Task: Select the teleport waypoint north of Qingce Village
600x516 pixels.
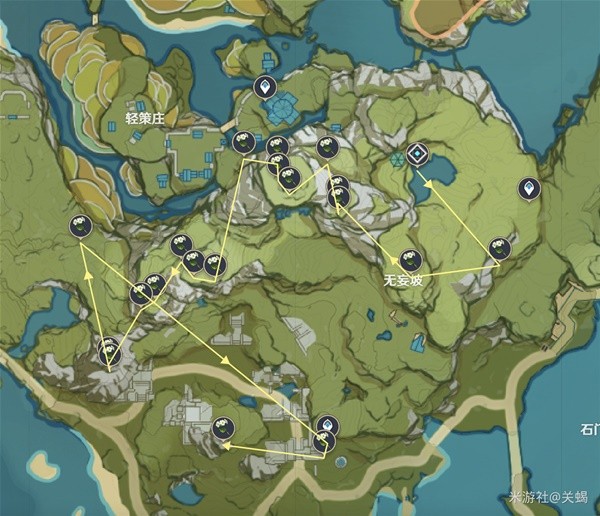Action: [x=265, y=87]
